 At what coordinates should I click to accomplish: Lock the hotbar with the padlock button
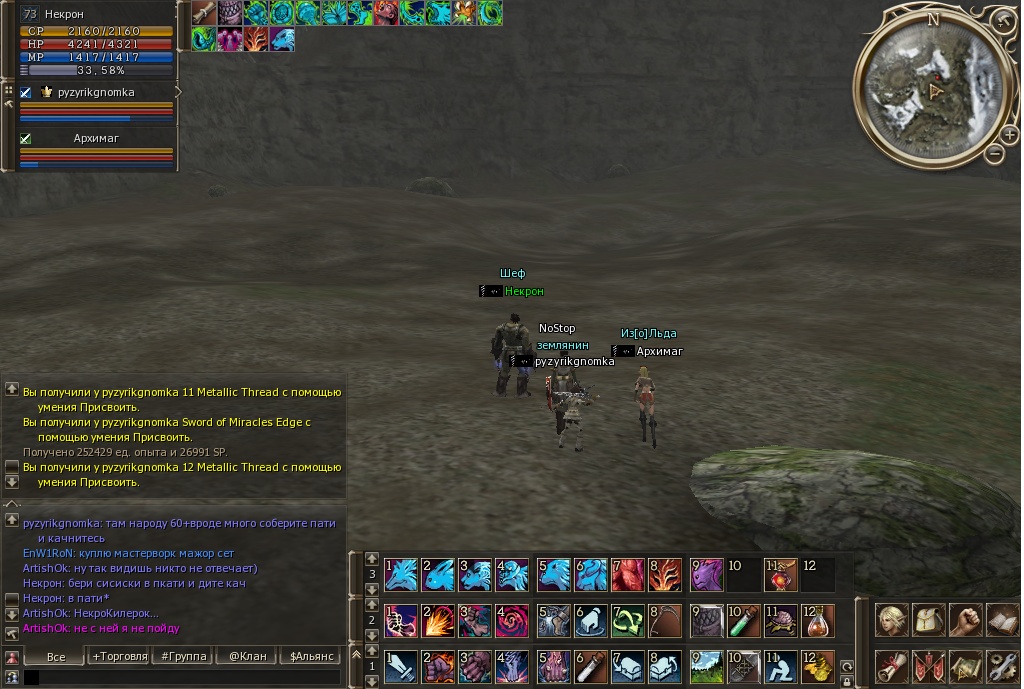[847, 682]
